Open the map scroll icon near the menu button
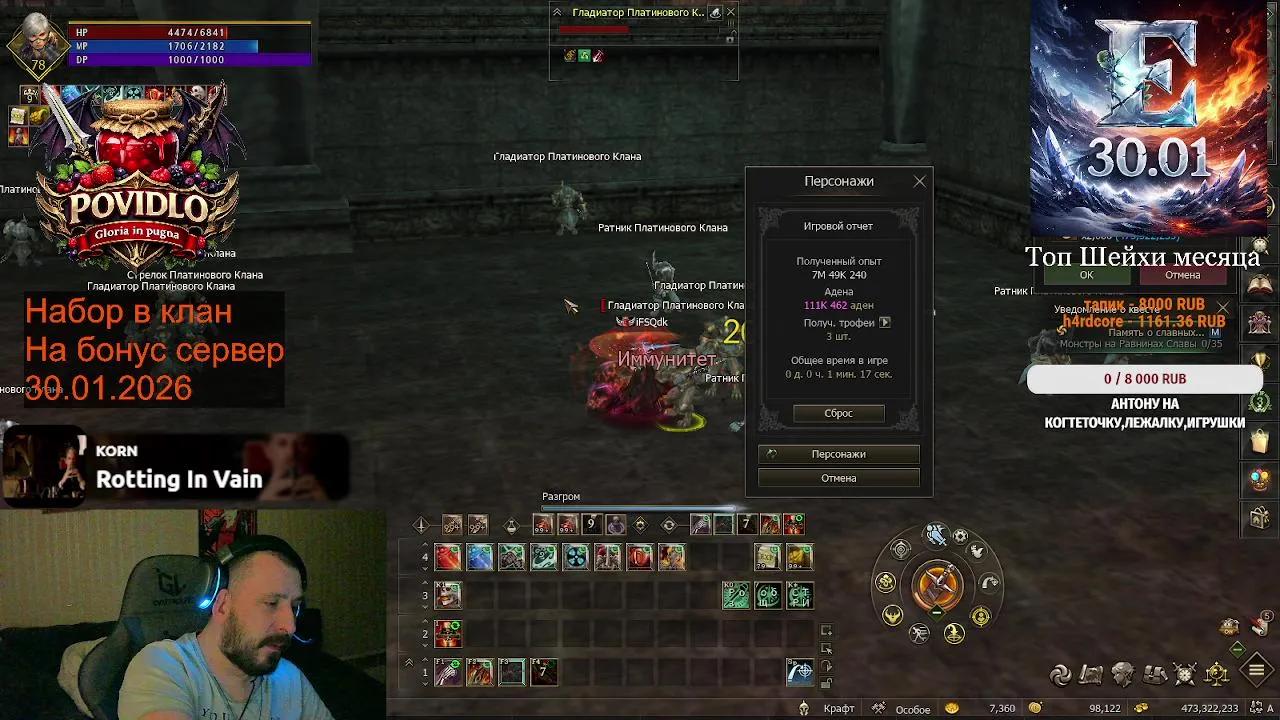 click(x=1090, y=674)
